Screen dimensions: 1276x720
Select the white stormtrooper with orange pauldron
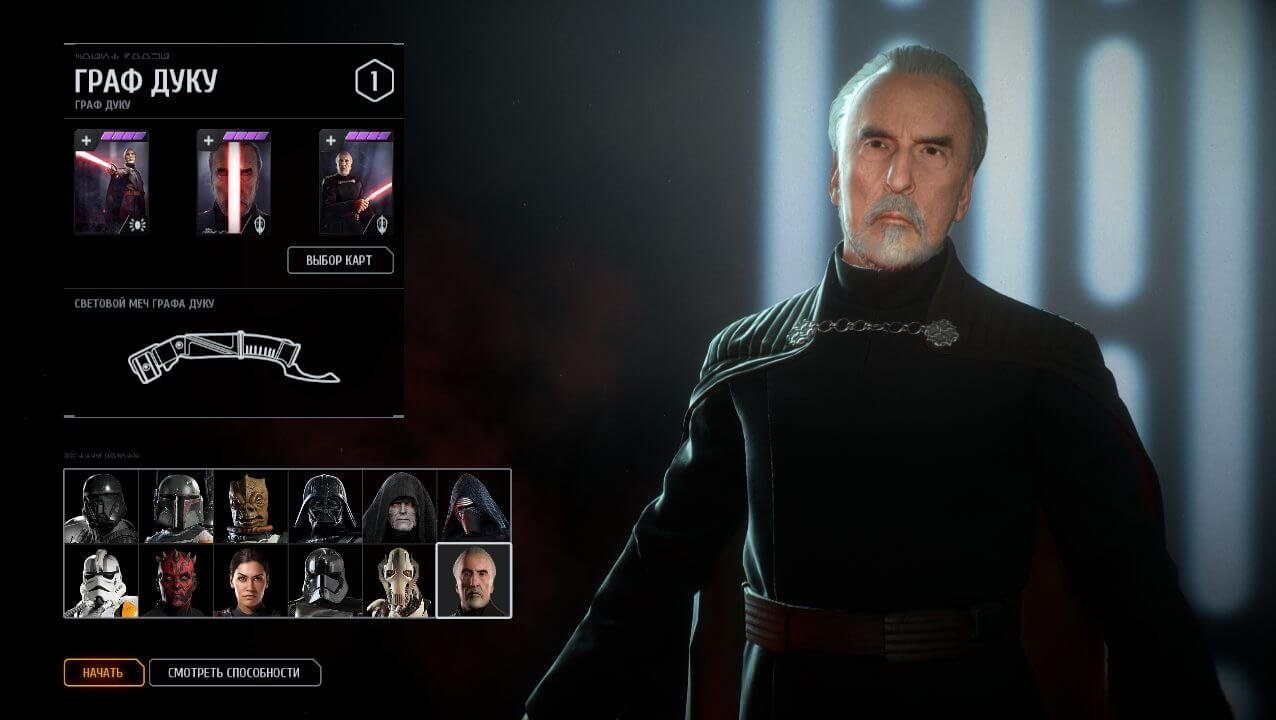click(101, 581)
